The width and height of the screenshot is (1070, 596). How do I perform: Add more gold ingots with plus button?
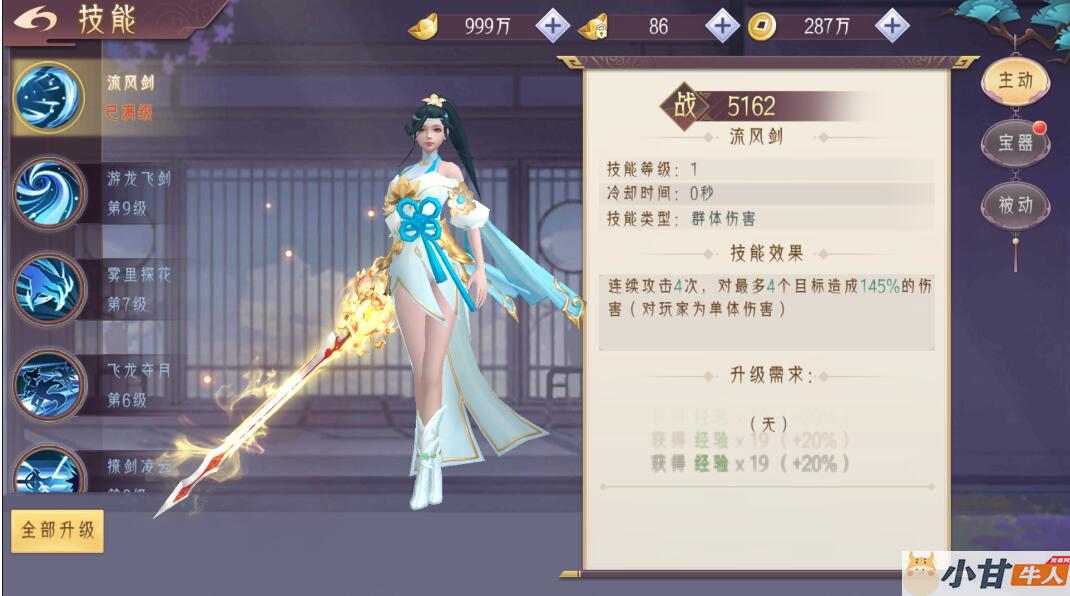coord(552,26)
